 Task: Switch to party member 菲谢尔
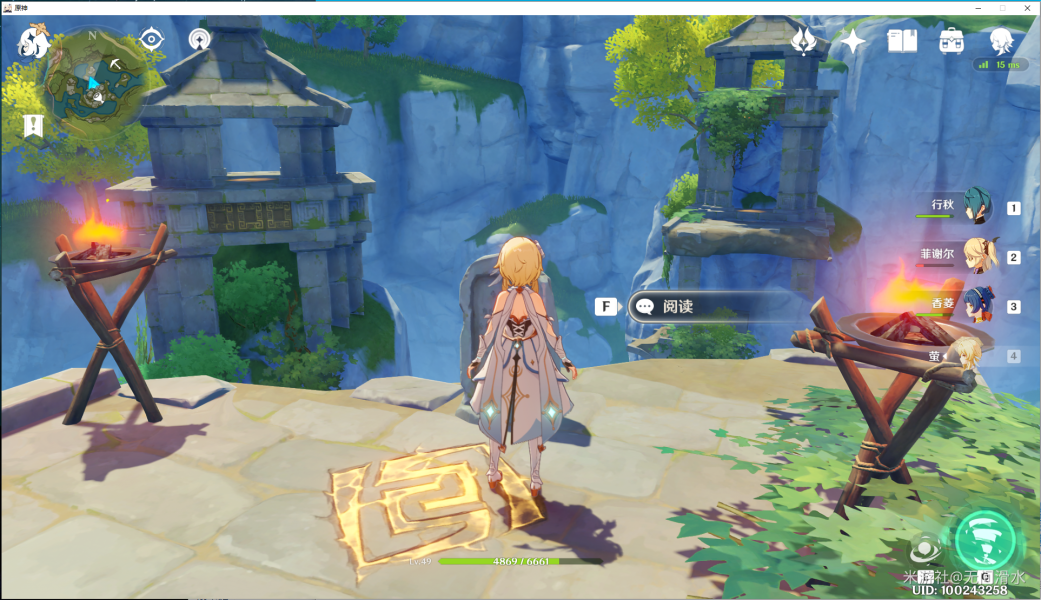(975, 255)
